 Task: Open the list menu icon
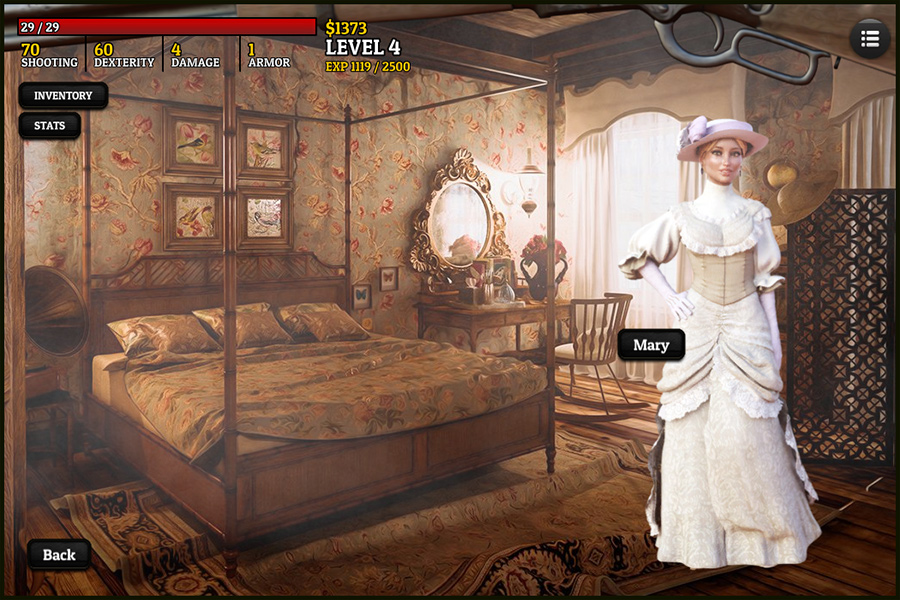(x=869, y=39)
